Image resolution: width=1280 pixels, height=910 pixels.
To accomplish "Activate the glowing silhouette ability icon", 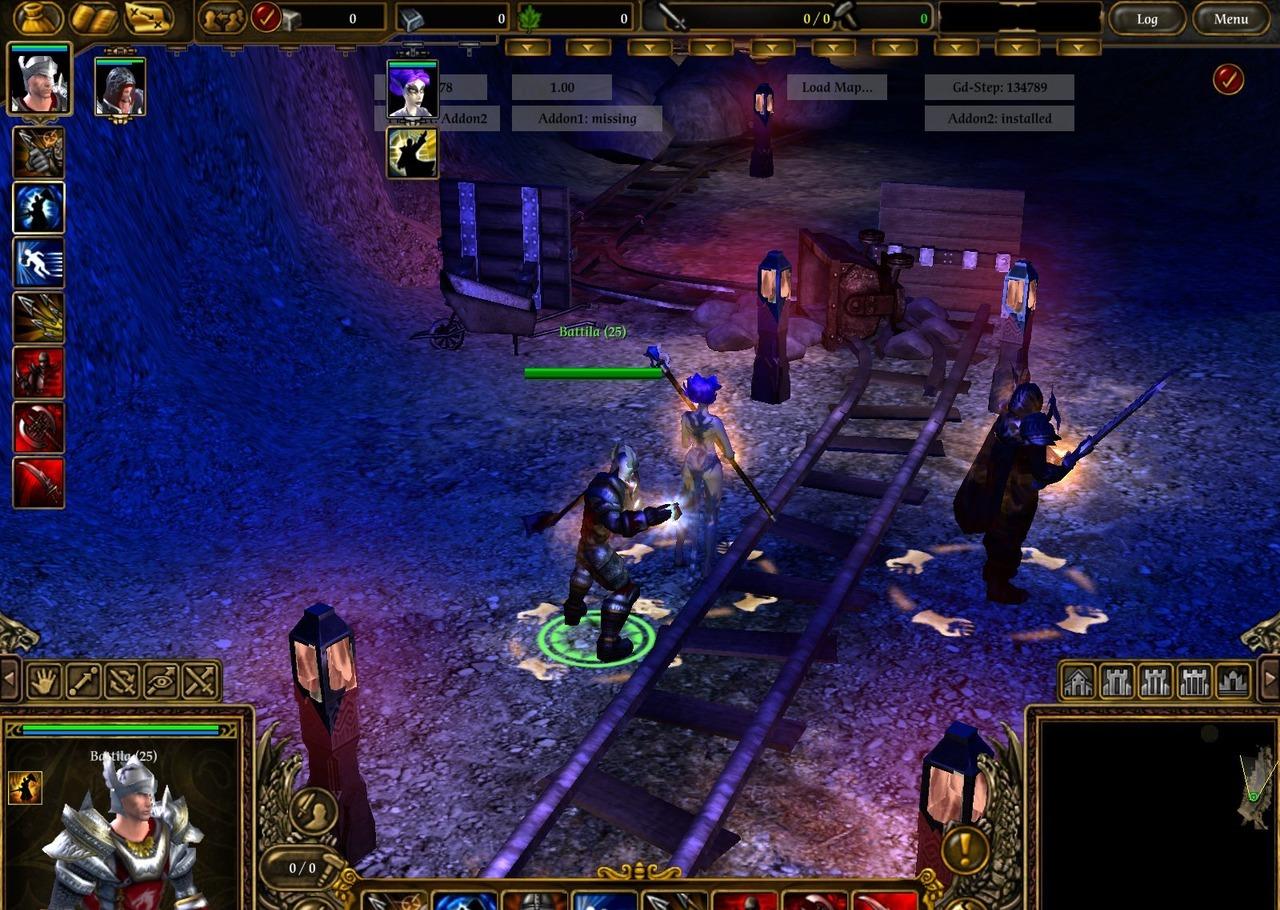I will pos(412,153).
